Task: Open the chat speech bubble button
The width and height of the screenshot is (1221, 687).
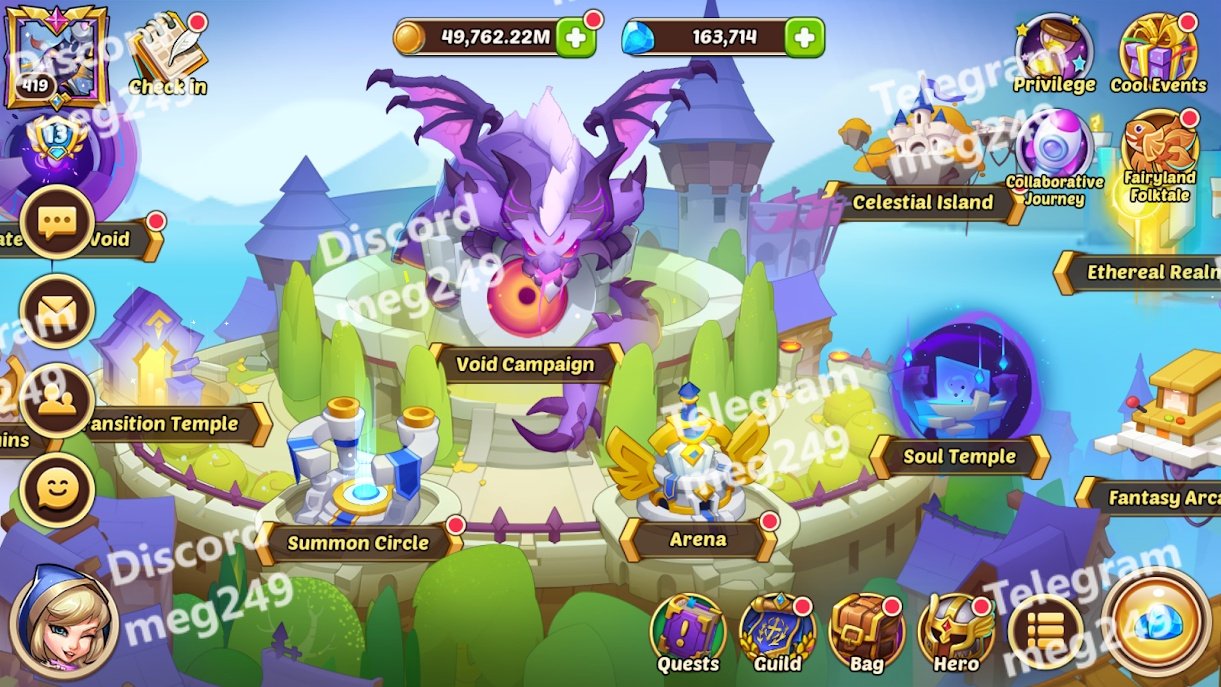Action: click(57, 222)
